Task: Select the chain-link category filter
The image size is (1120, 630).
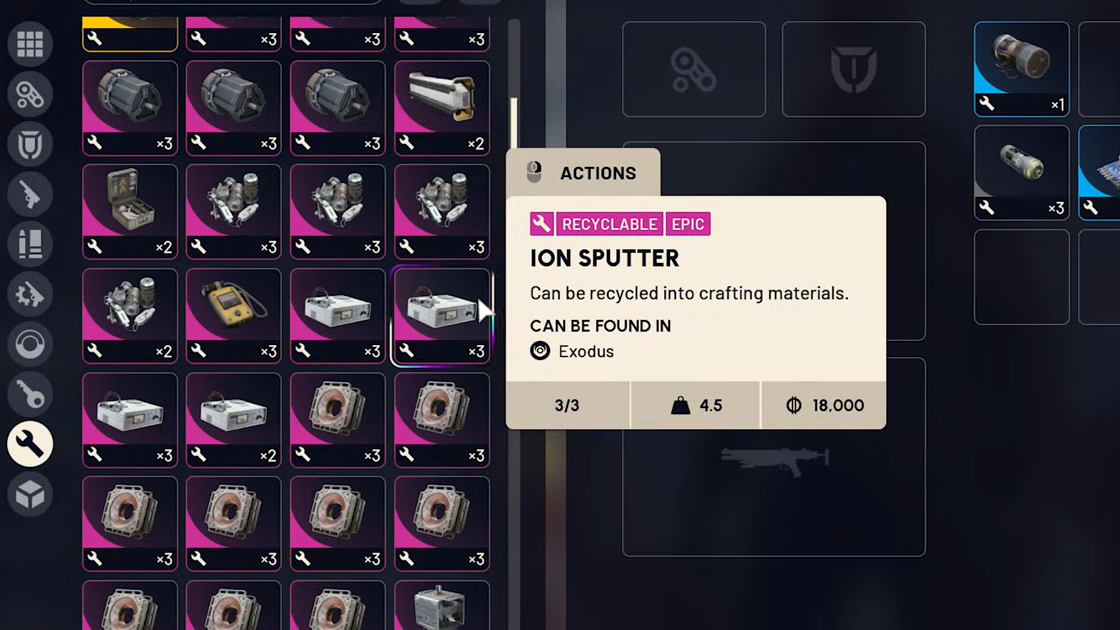Action: click(x=30, y=95)
